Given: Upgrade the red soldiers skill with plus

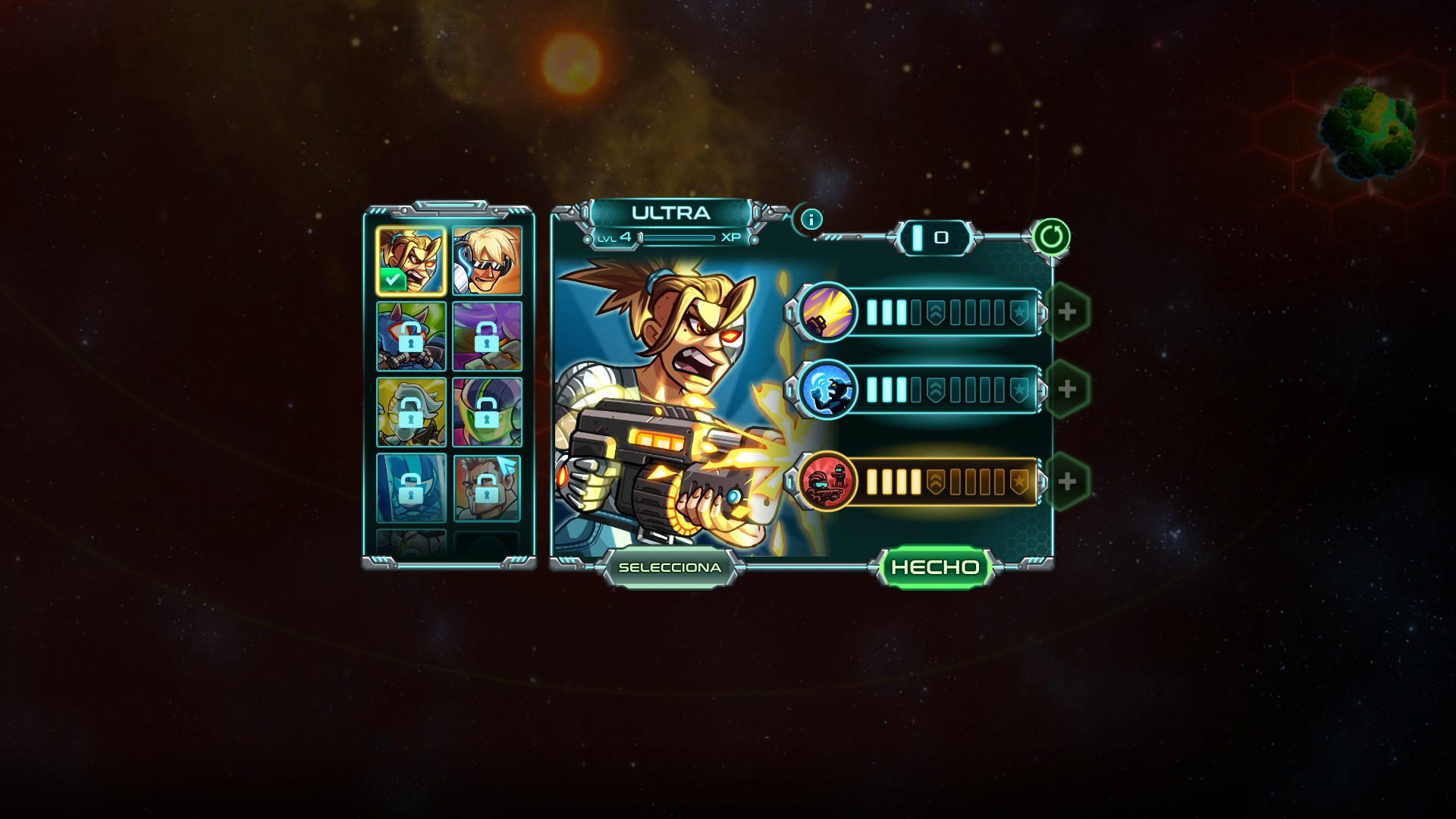Looking at the screenshot, I should coord(1067,482).
